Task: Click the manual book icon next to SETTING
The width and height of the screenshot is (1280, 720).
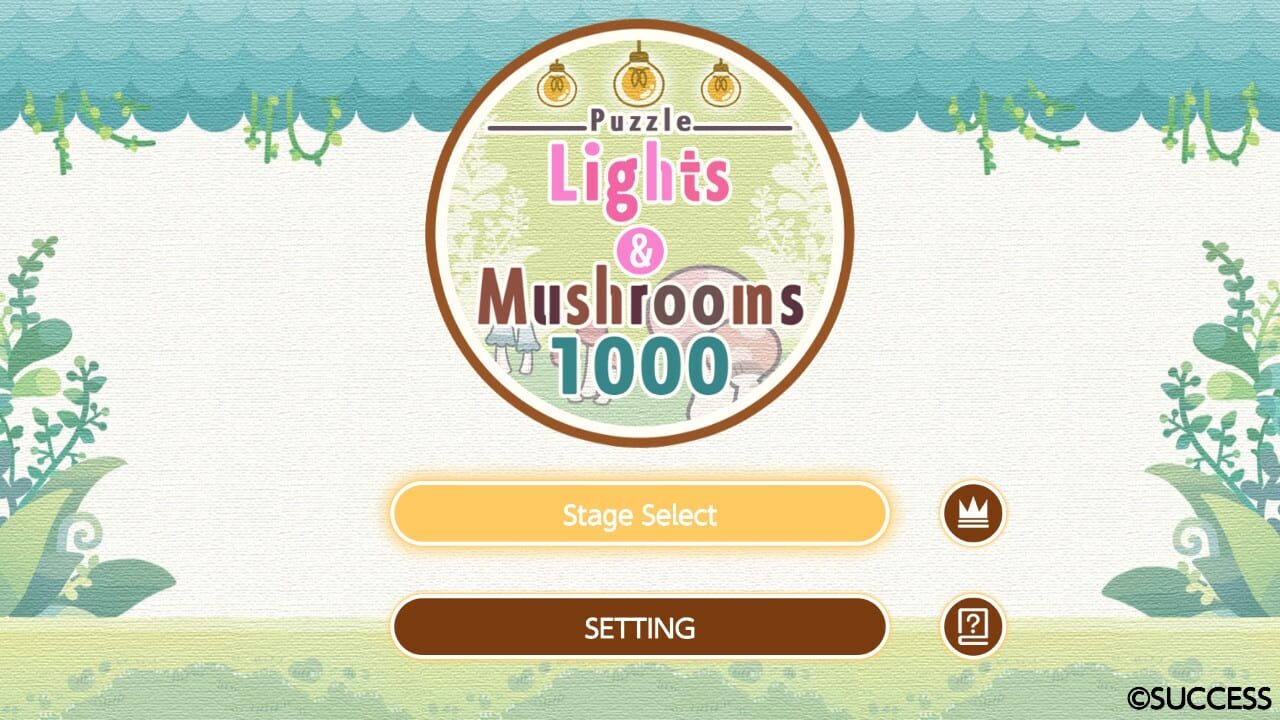Action: coord(973,627)
